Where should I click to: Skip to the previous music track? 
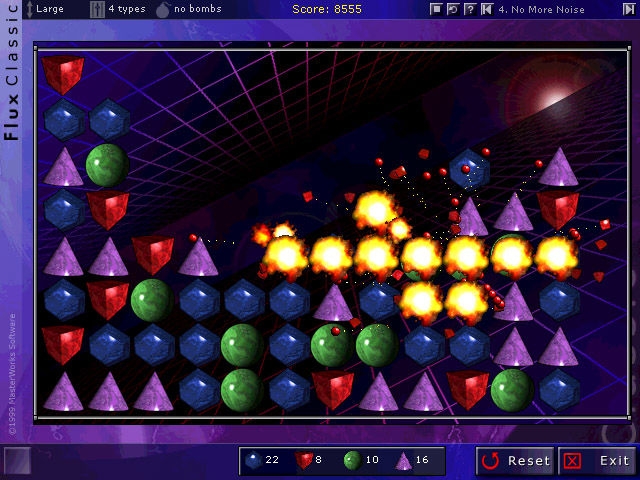486,9
